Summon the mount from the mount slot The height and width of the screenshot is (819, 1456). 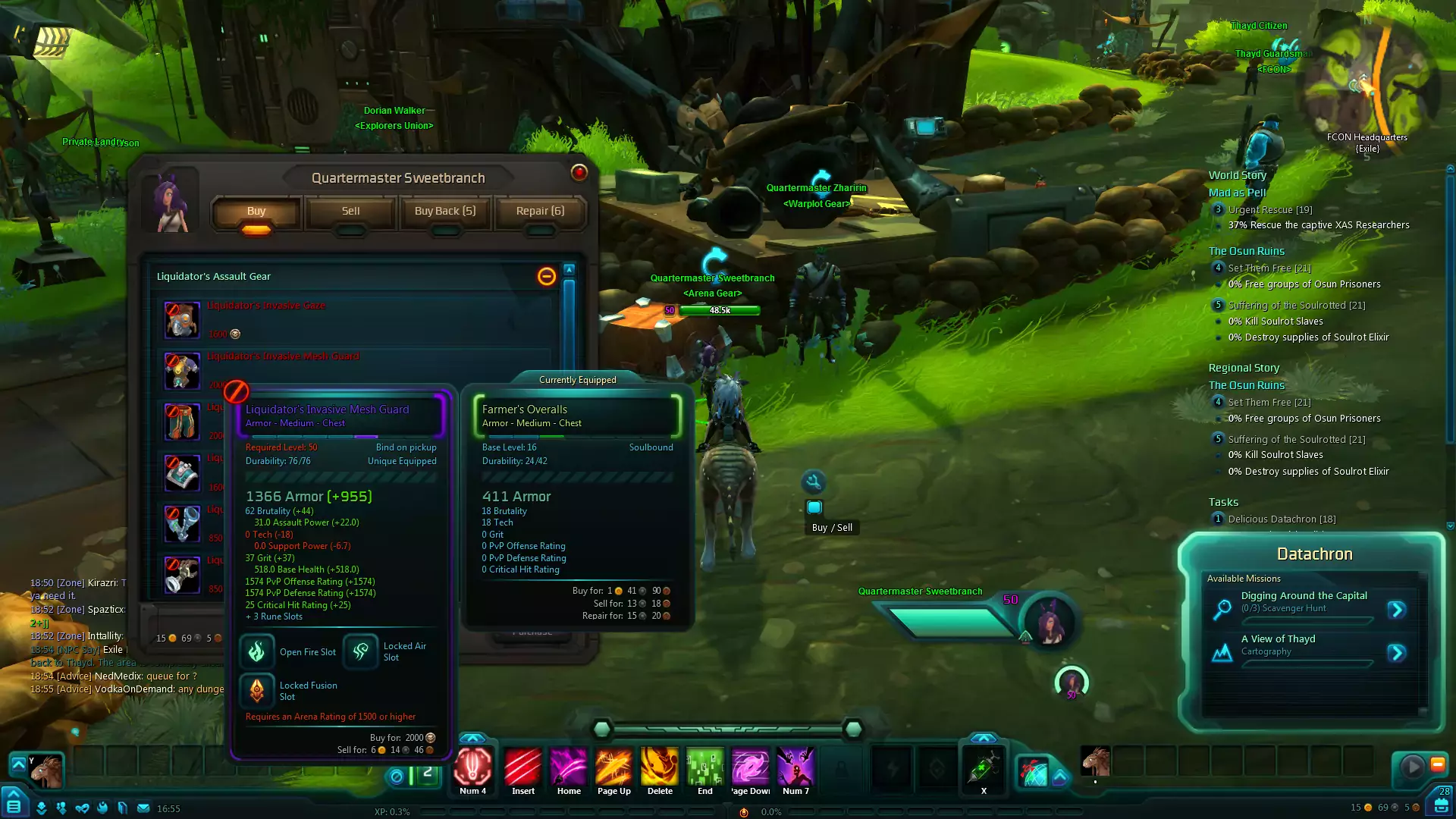coord(45,770)
